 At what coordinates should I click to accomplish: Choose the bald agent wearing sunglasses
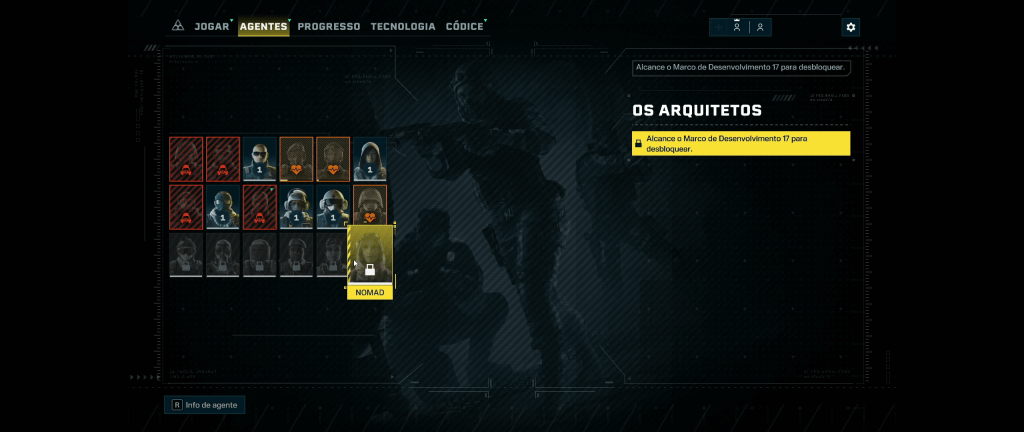pos(259,159)
